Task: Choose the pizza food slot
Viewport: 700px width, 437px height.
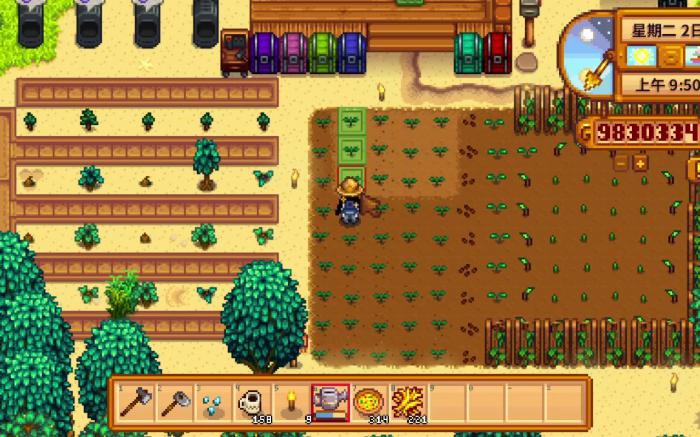Action: 368,402
